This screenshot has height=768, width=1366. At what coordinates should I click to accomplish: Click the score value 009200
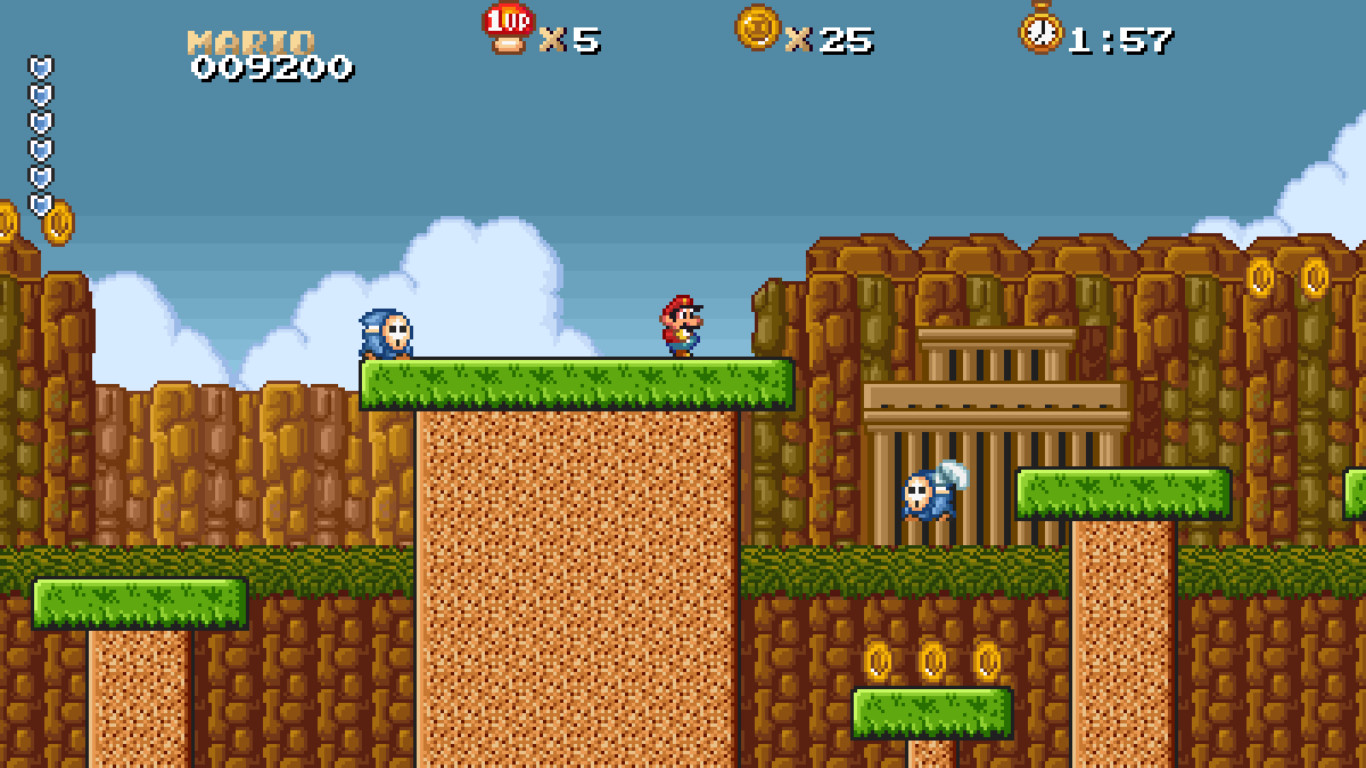coord(272,68)
